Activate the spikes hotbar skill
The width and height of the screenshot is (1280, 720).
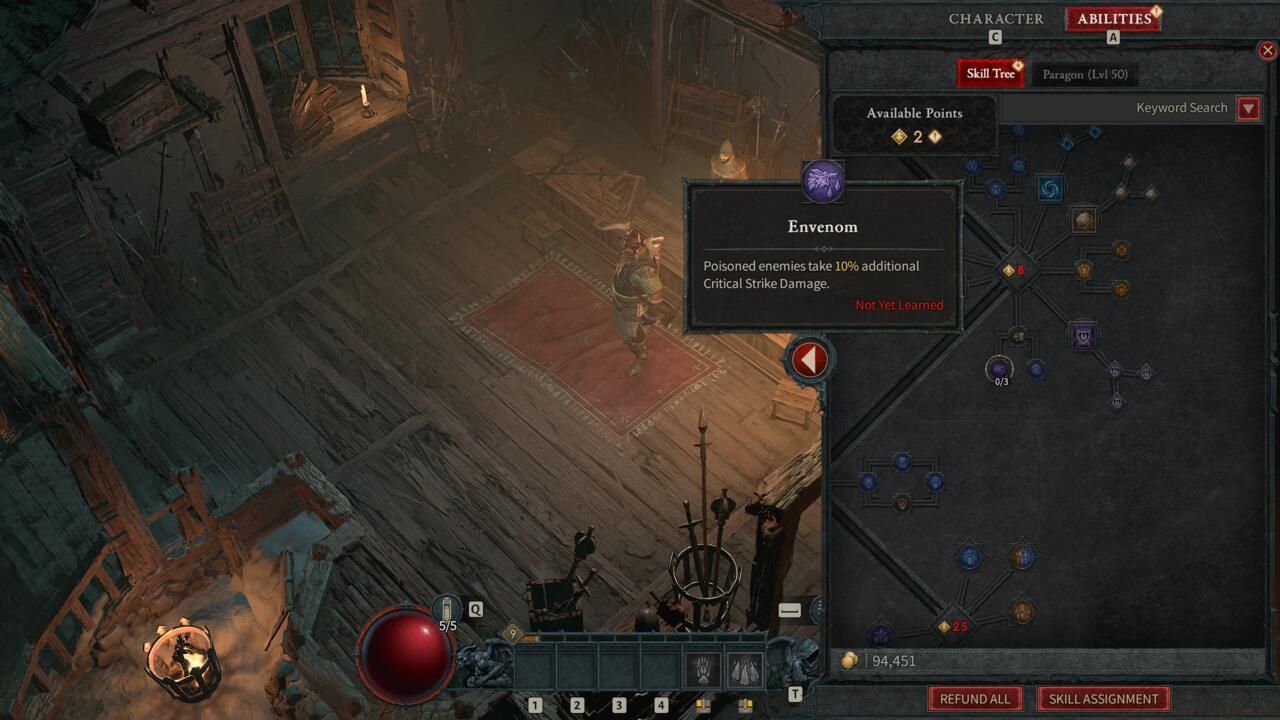pos(744,669)
